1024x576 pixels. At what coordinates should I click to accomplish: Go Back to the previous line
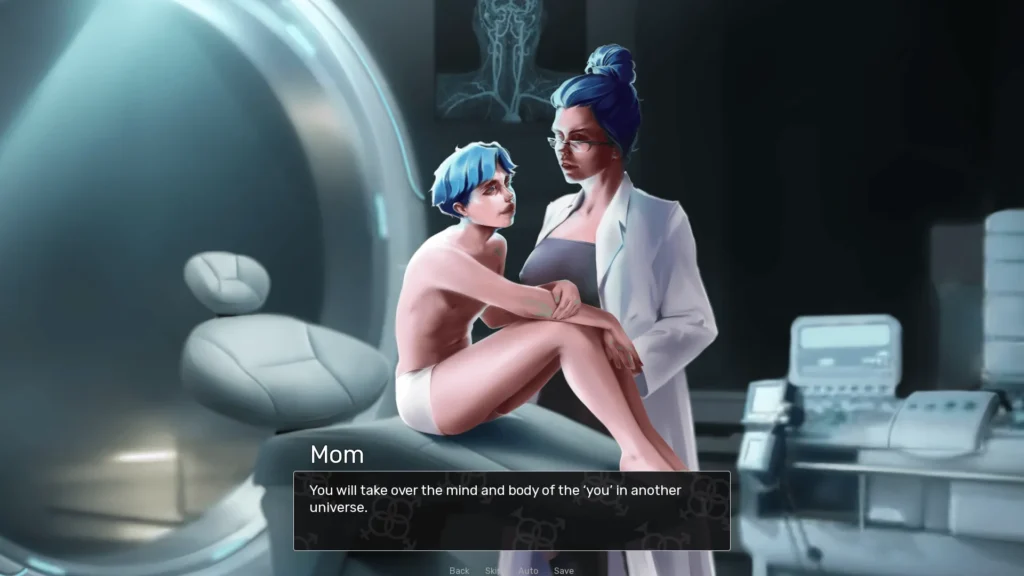[459, 570]
